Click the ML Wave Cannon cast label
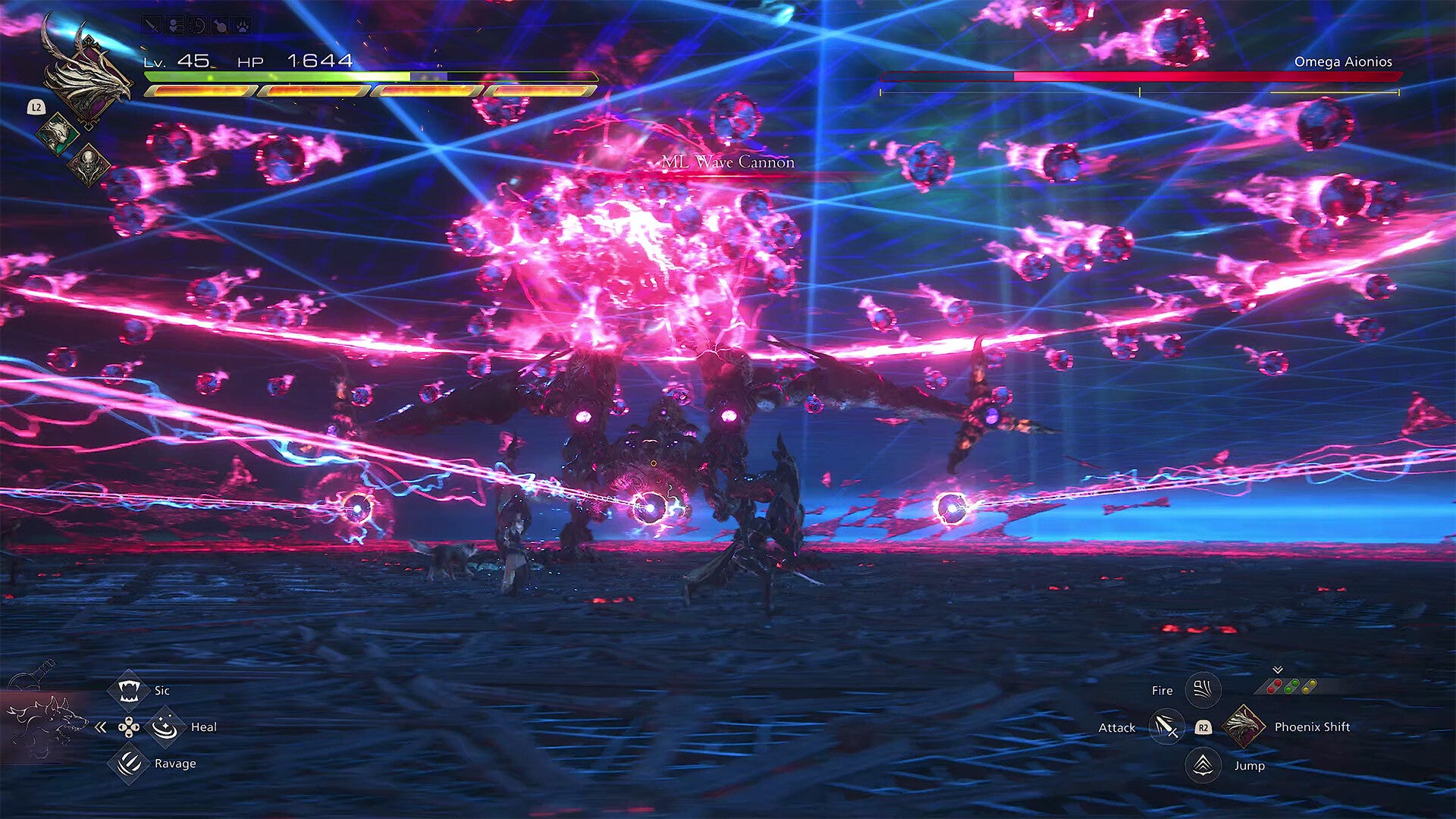Viewport: 1456px width, 819px height. [730, 162]
